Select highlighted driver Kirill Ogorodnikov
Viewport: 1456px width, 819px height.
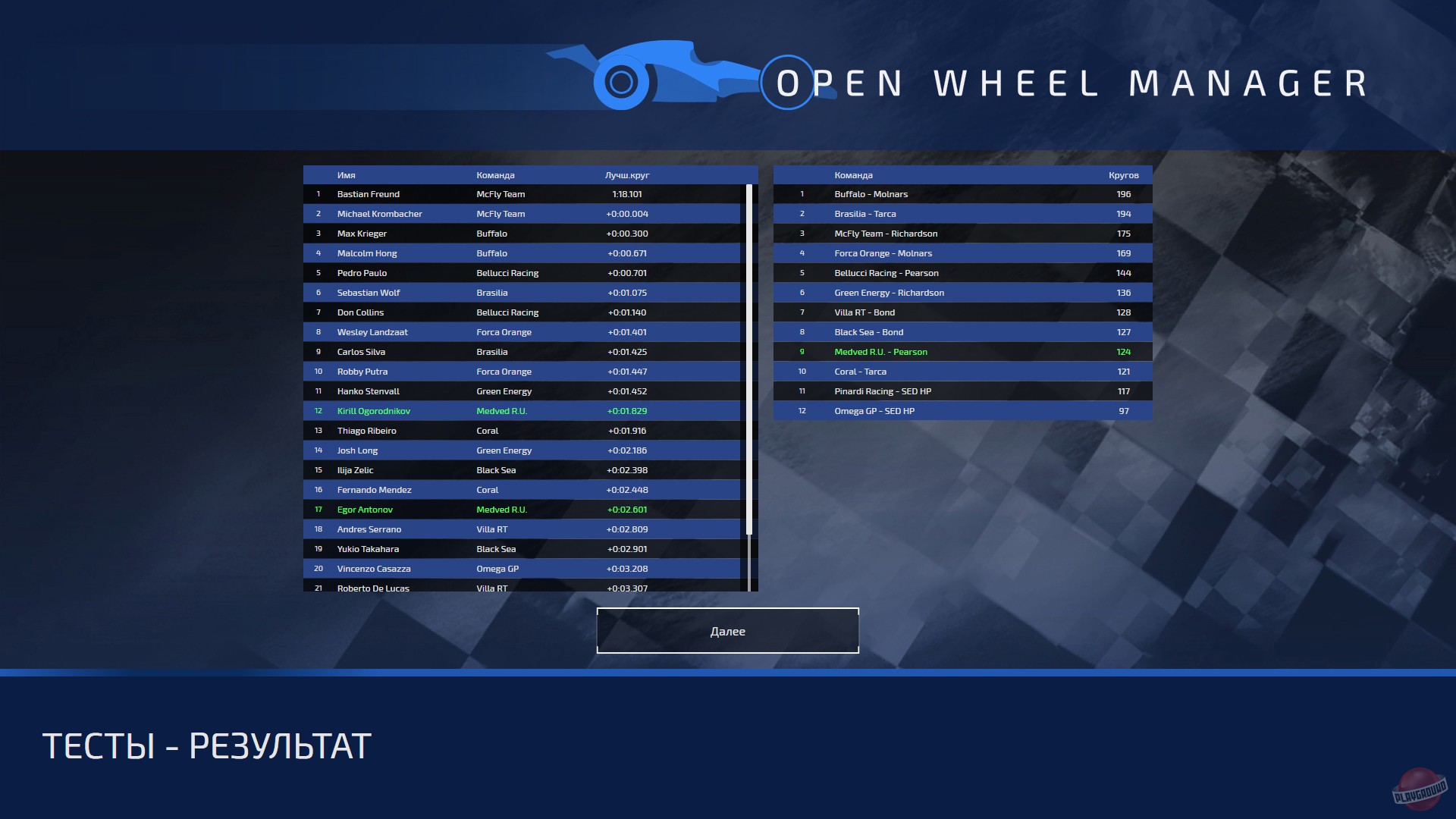(x=374, y=410)
